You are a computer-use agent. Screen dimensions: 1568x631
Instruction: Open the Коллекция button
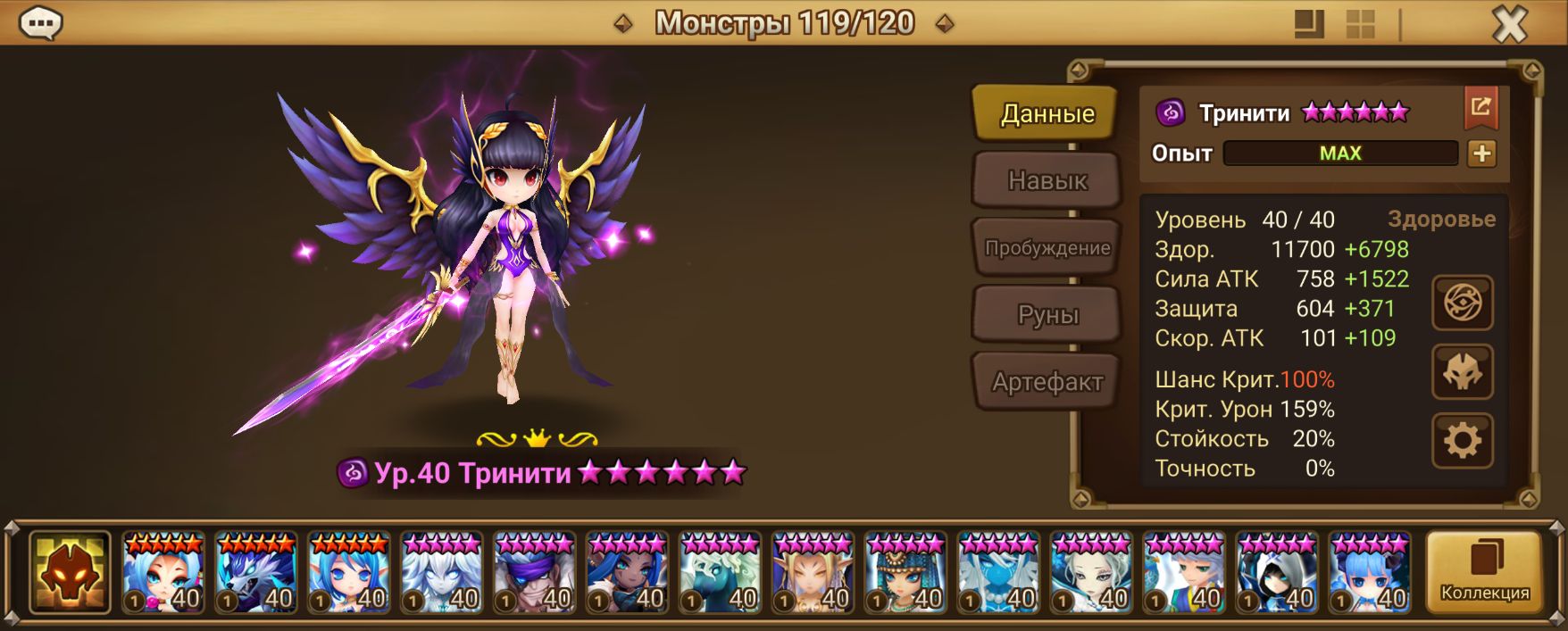pyautogui.click(x=1484, y=572)
